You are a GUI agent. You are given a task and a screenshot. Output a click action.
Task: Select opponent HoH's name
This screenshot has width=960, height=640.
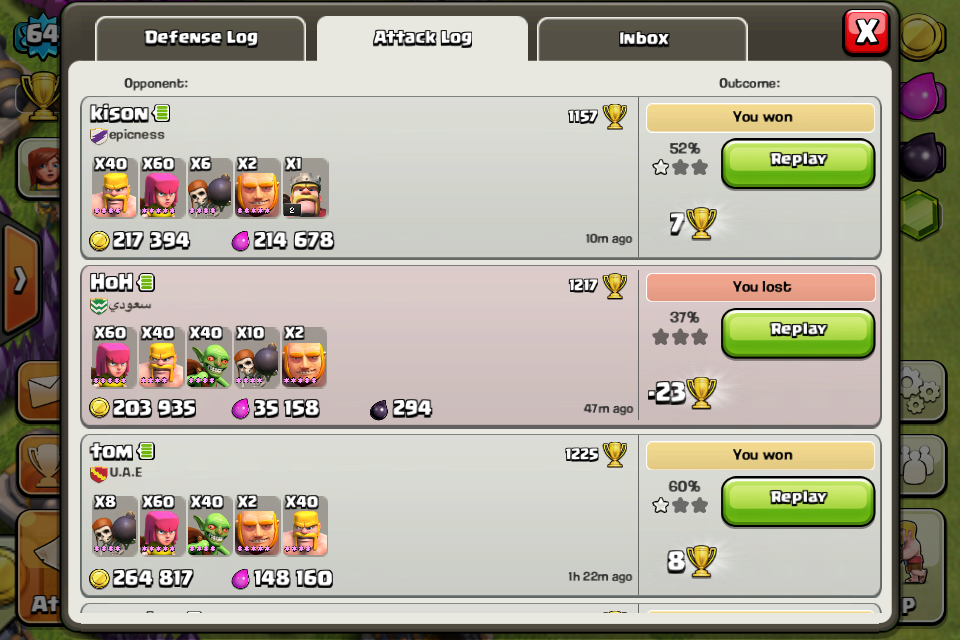coord(111,283)
